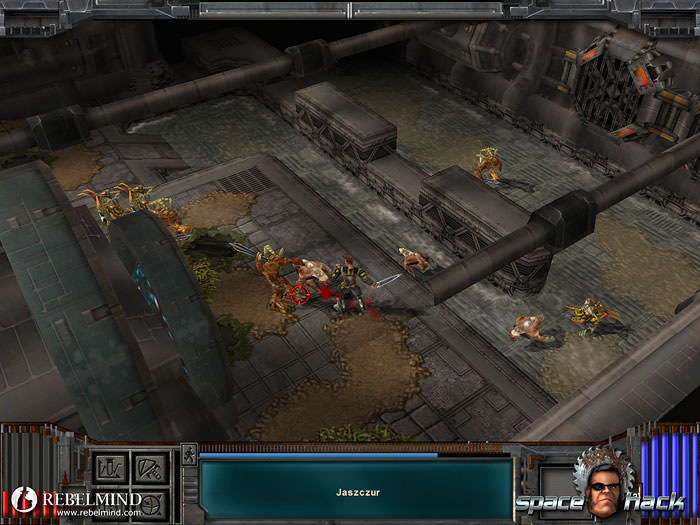The image size is (700, 525).
Task: Click the teal message panel showing Jaszczur
Action: pyautogui.click(x=355, y=490)
